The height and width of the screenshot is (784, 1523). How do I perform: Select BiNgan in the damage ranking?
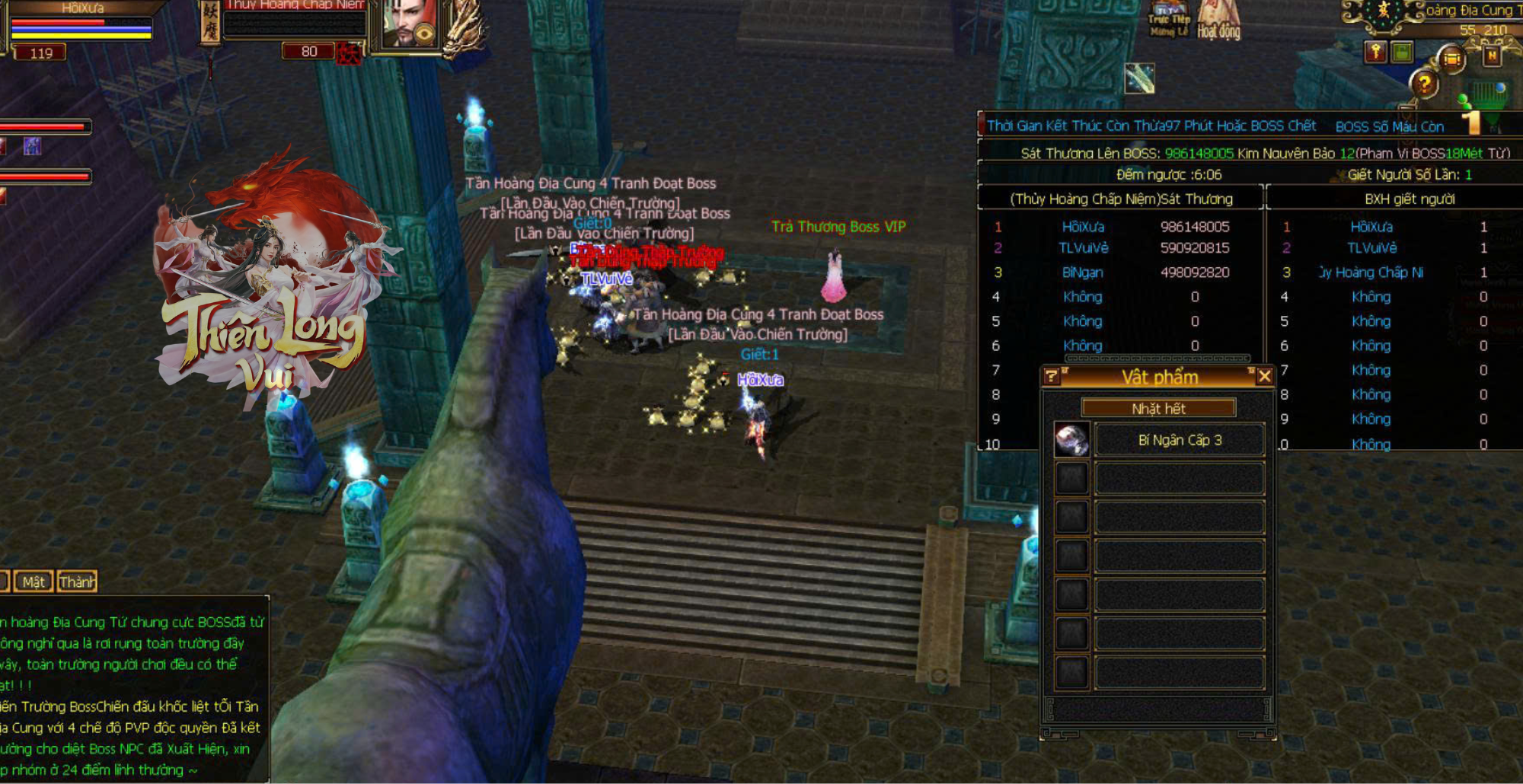pyautogui.click(x=1083, y=272)
